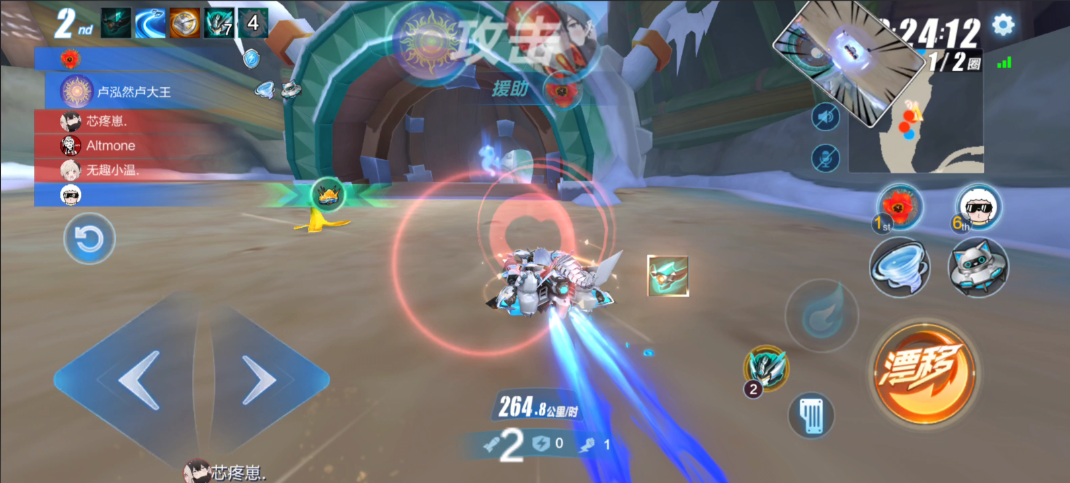Viewport: 1070px width, 483px height.
Task: Trigger the armored mecha skill icon
Action: tap(766, 368)
